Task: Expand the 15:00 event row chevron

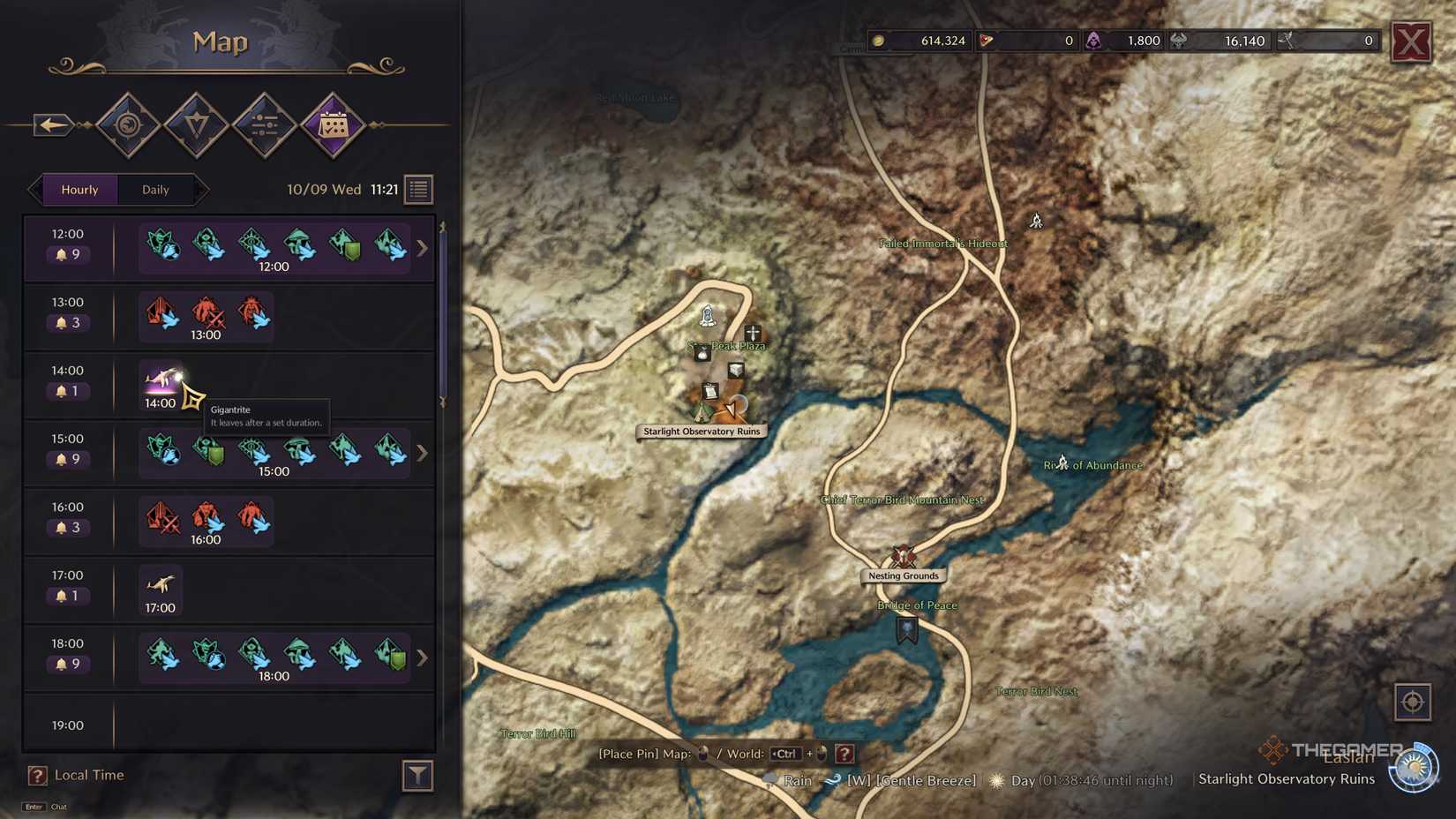Action: (423, 453)
